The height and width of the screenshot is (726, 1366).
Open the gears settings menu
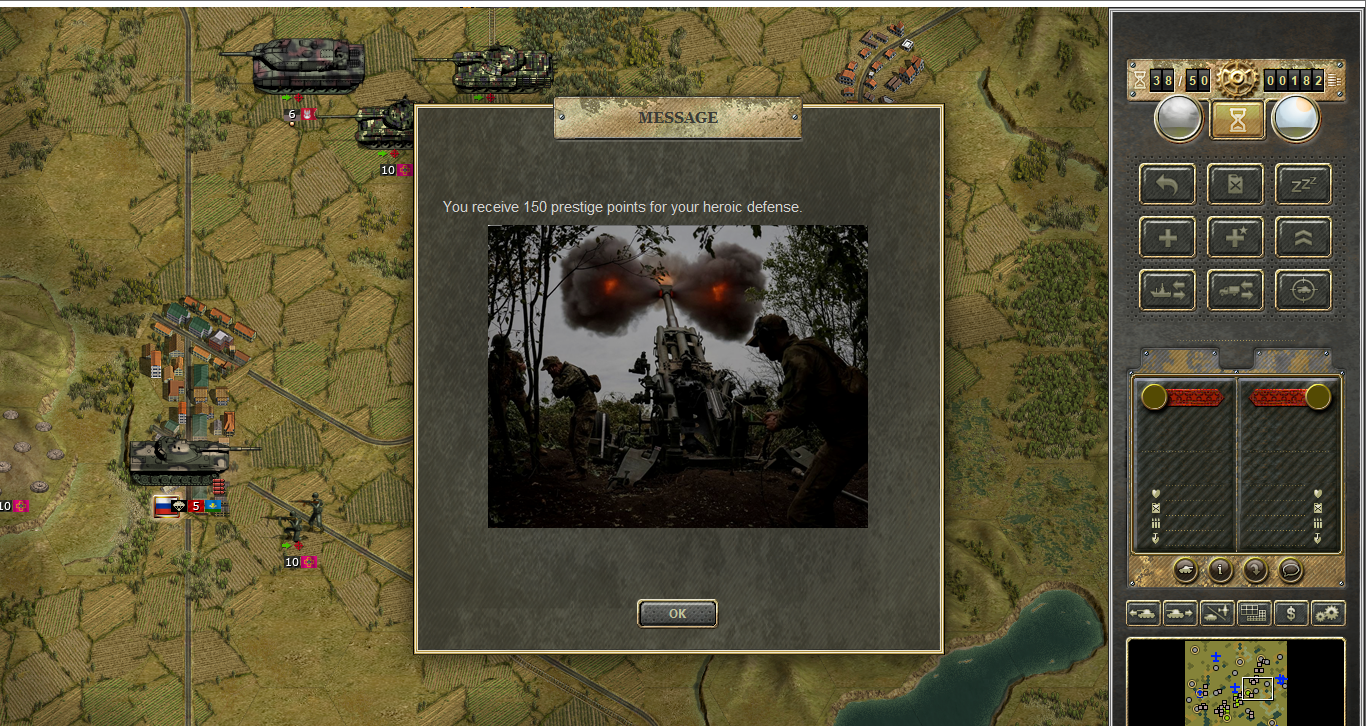pos(1328,613)
